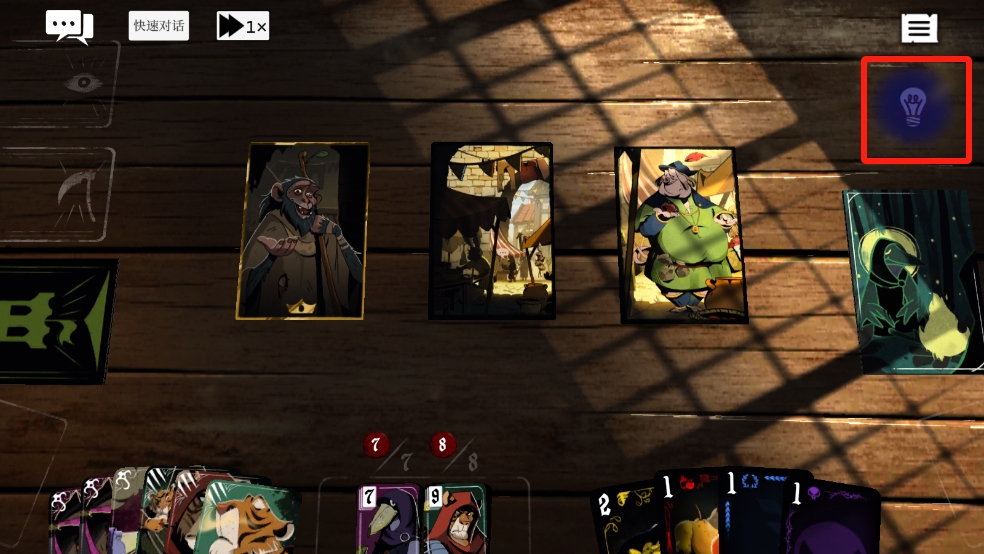Open the hamburger menu icon
This screenshot has width=984, height=554.
tap(919, 28)
